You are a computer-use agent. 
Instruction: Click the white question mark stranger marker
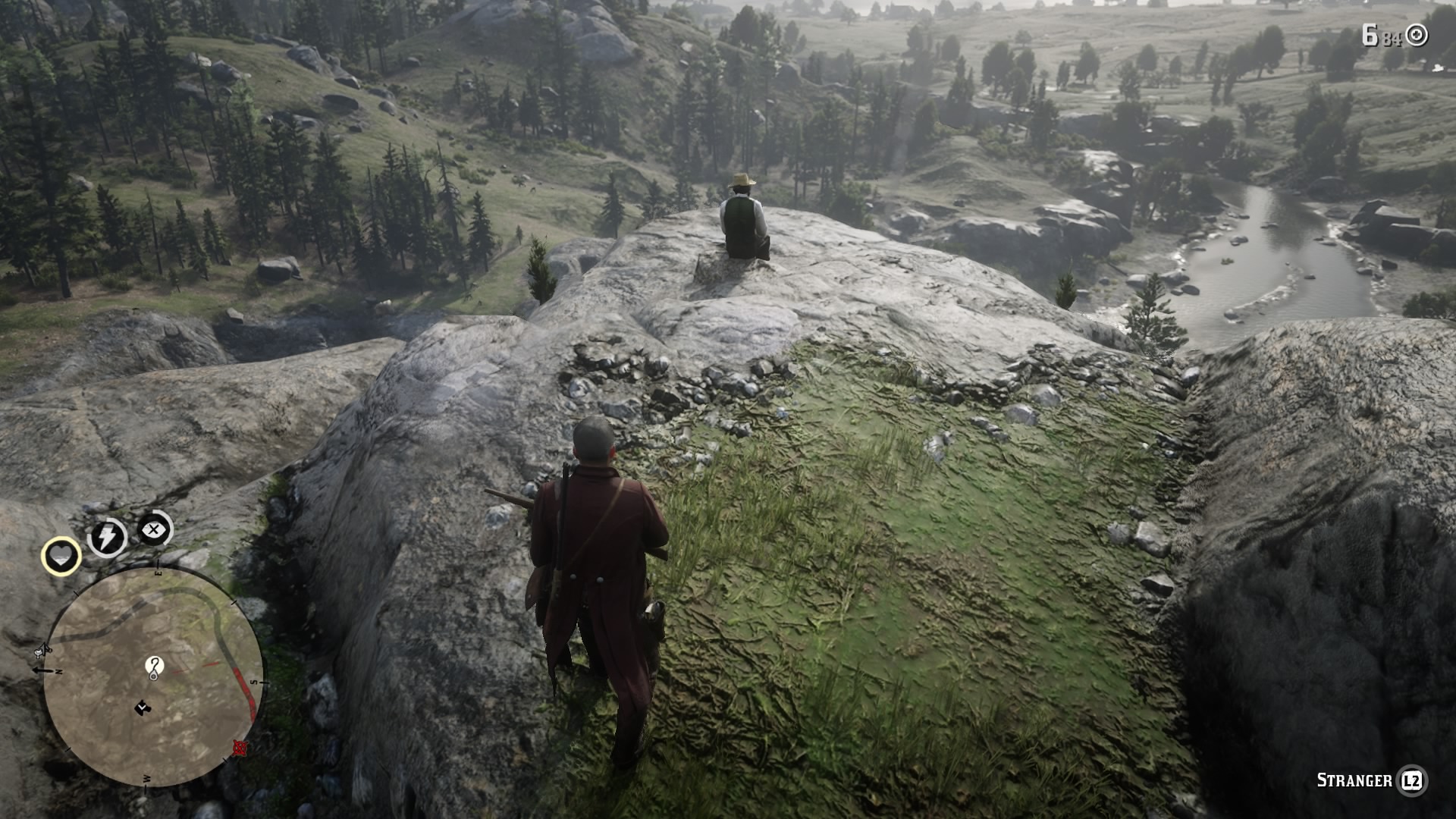tap(154, 666)
